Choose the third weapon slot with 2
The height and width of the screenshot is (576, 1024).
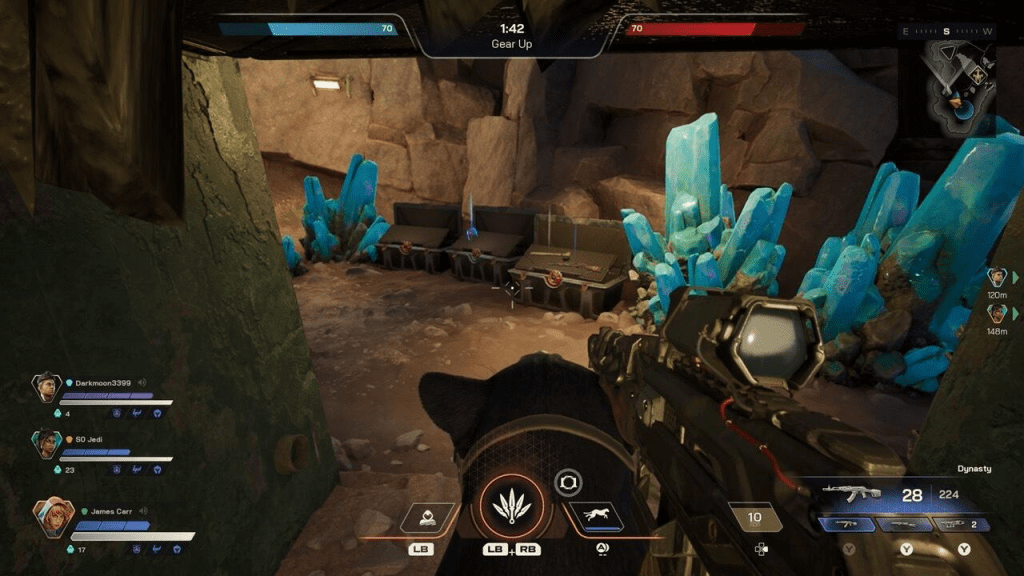(963, 524)
